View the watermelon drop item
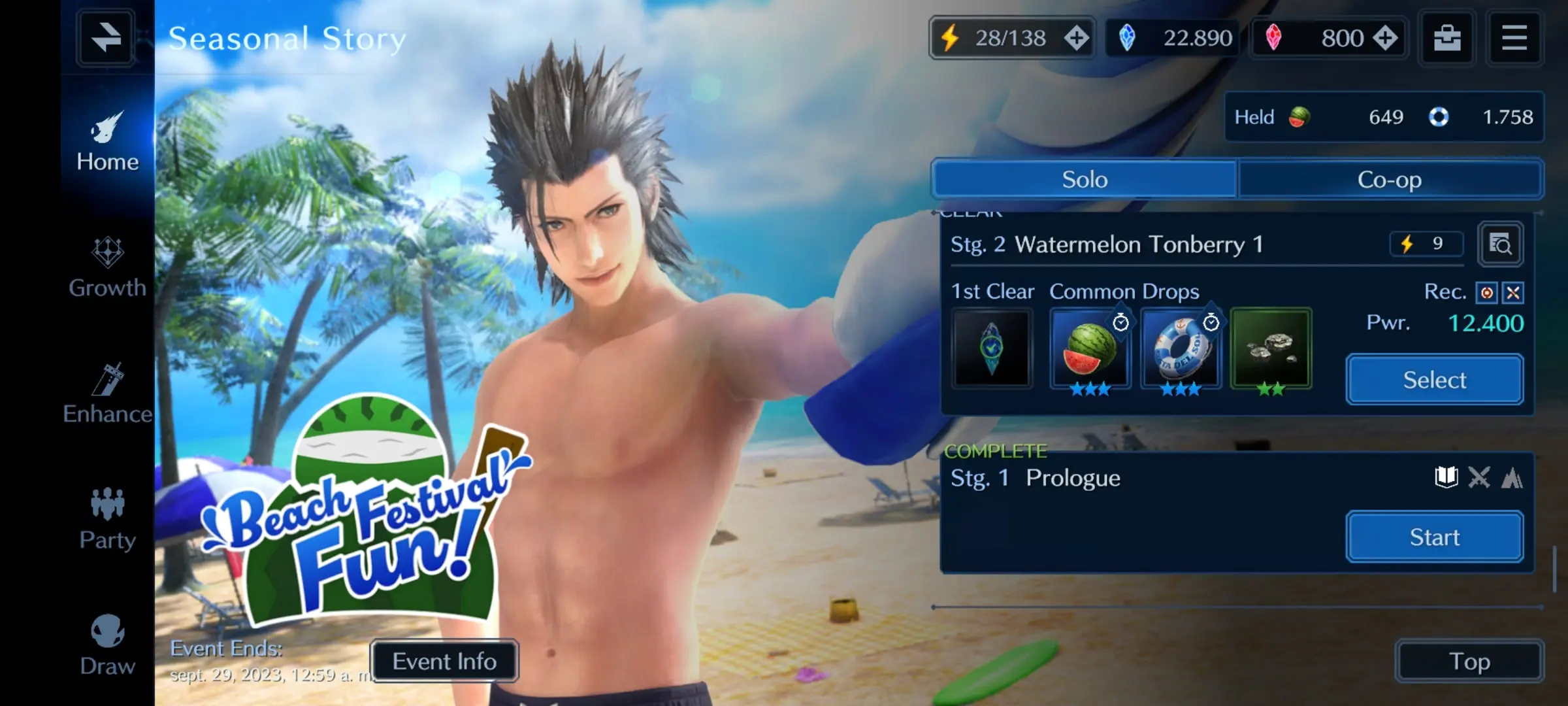 tap(1090, 350)
